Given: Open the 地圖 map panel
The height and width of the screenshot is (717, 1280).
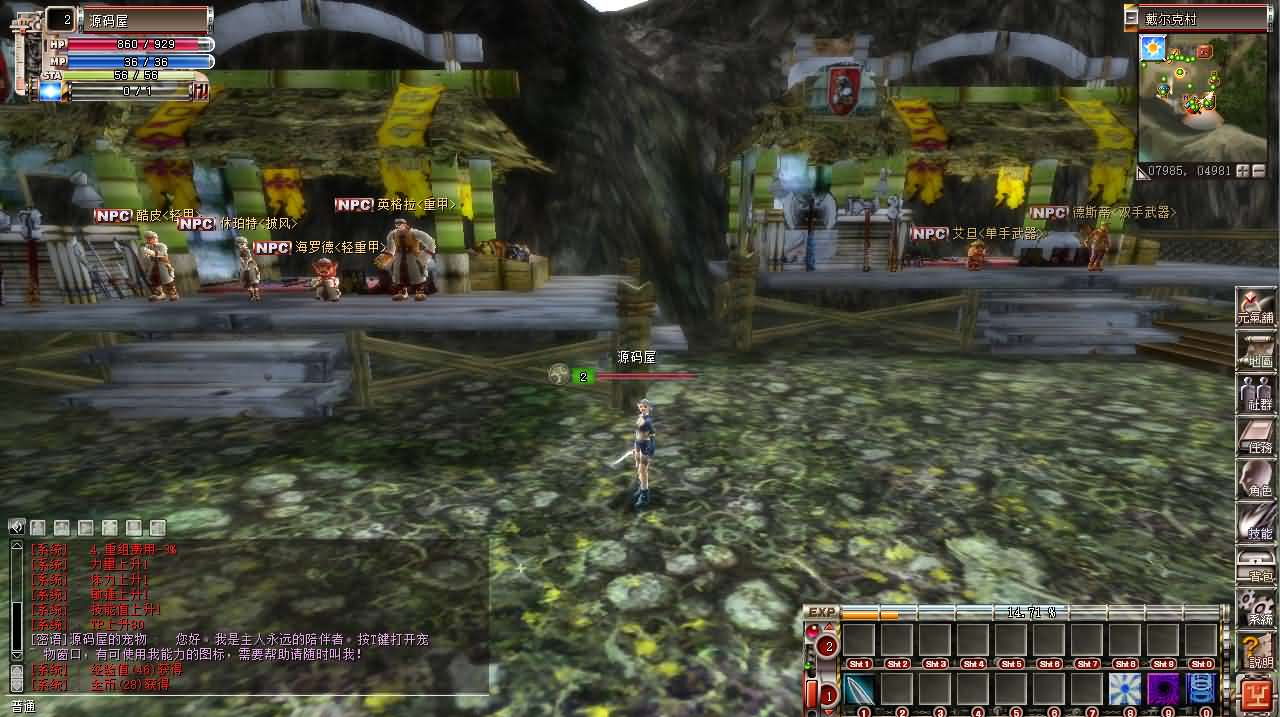Looking at the screenshot, I should 1256,350.
